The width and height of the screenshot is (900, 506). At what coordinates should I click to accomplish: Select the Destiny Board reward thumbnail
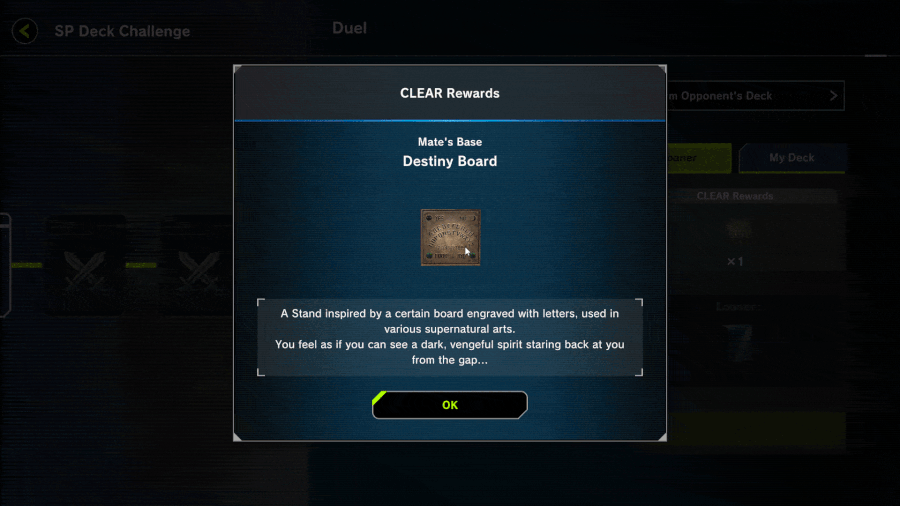[x=450, y=237]
